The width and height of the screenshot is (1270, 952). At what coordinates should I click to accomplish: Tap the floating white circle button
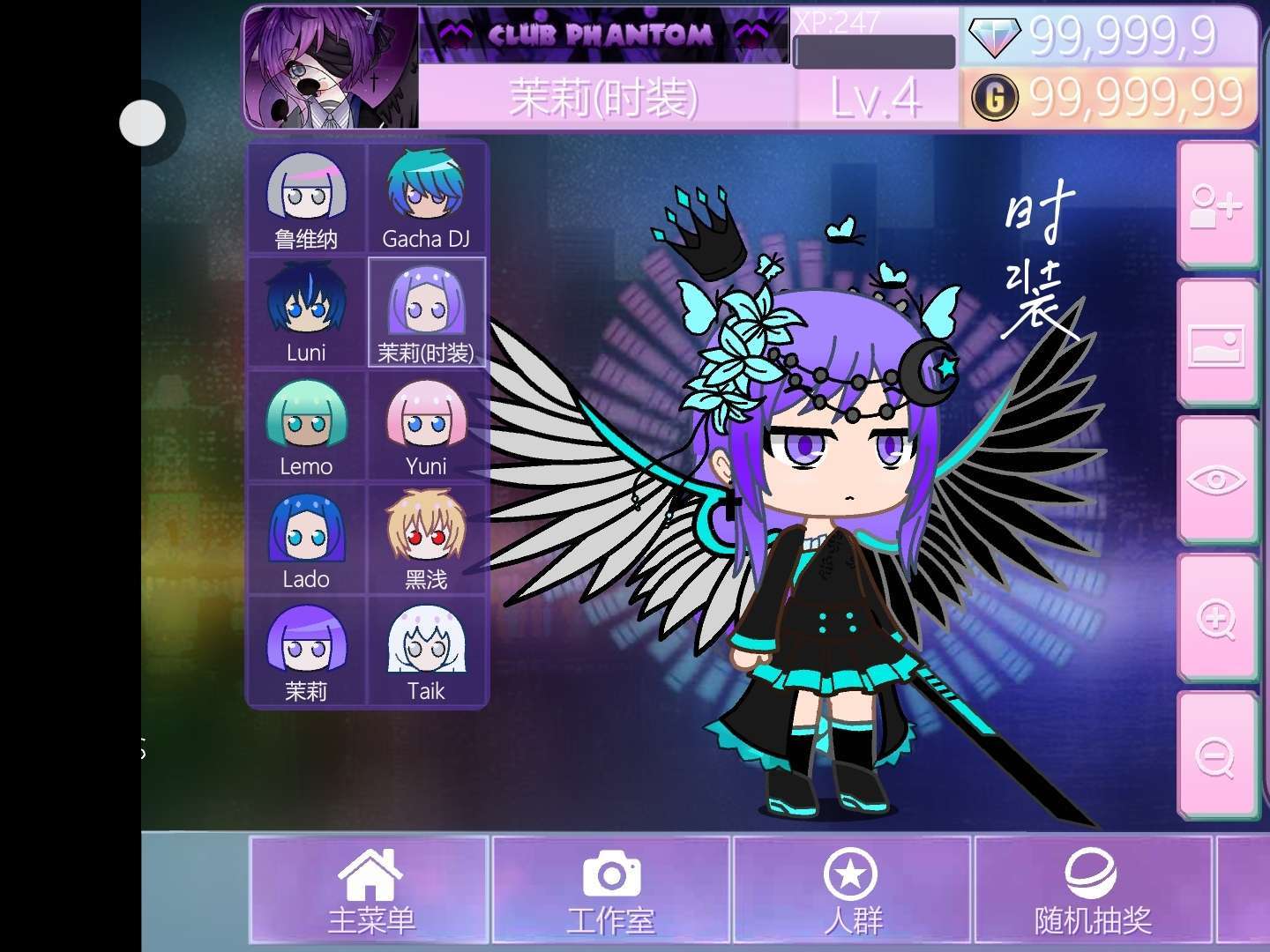[x=143, y=123]
